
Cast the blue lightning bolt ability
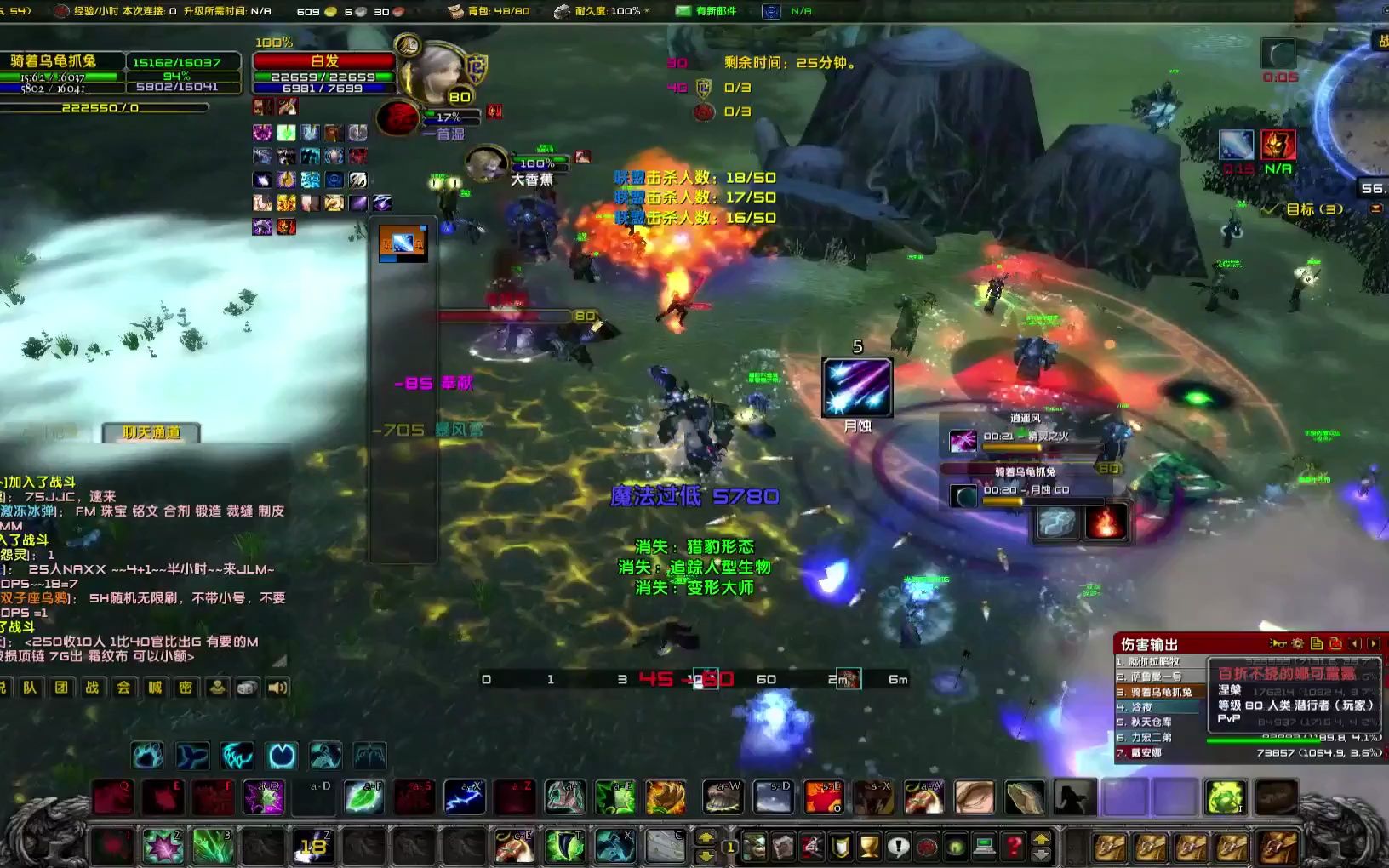465,798
